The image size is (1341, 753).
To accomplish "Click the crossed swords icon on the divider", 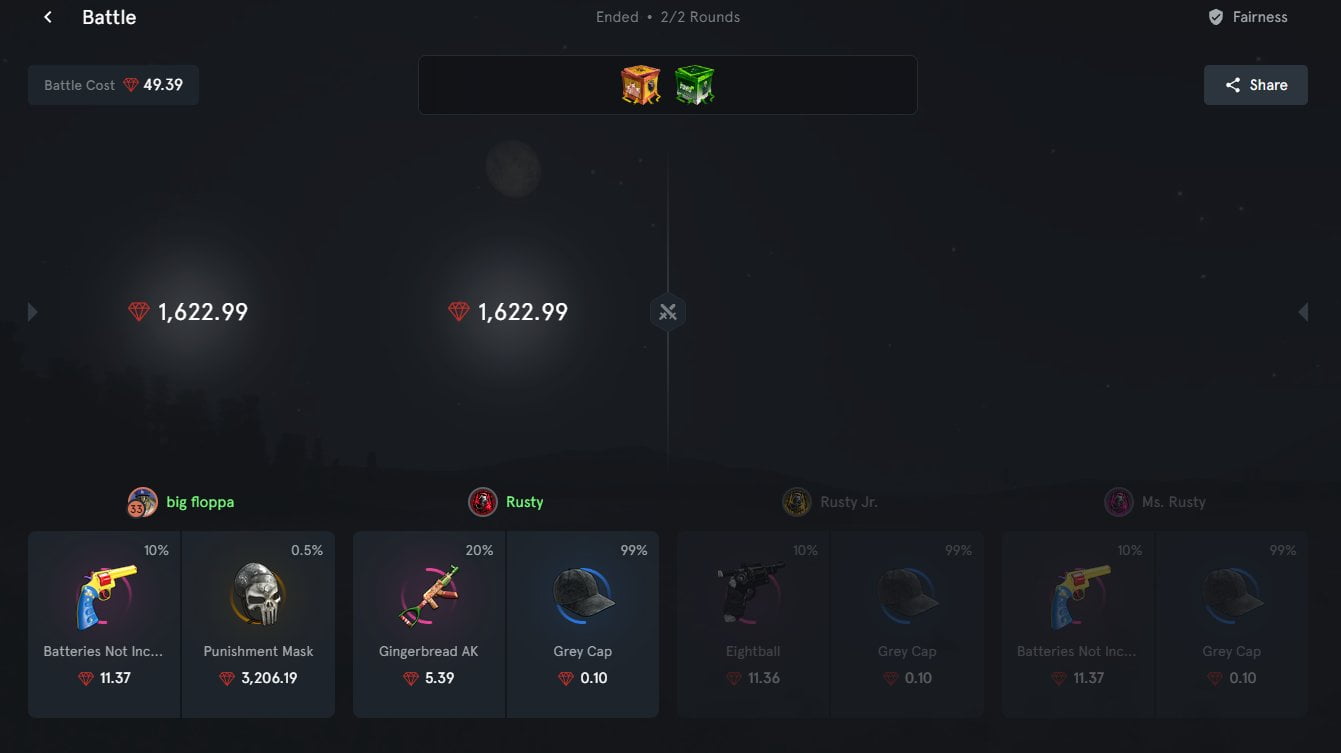I will pyautogui.click(x=667, y=311).
